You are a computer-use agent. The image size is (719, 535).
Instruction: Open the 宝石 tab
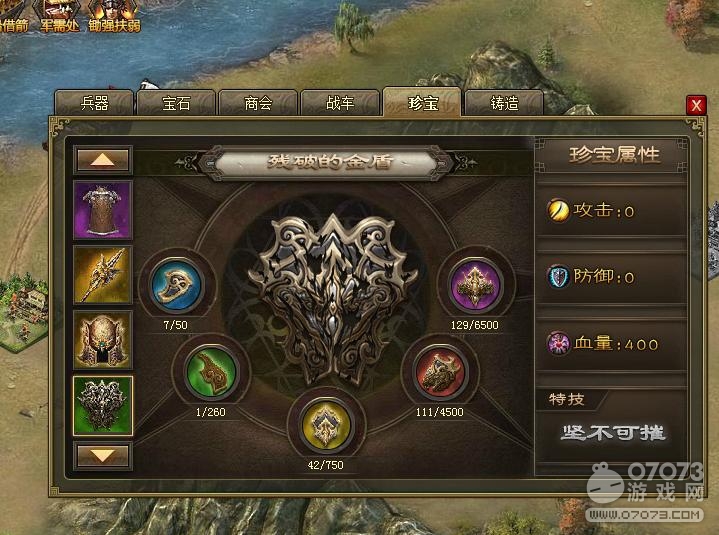176,103
